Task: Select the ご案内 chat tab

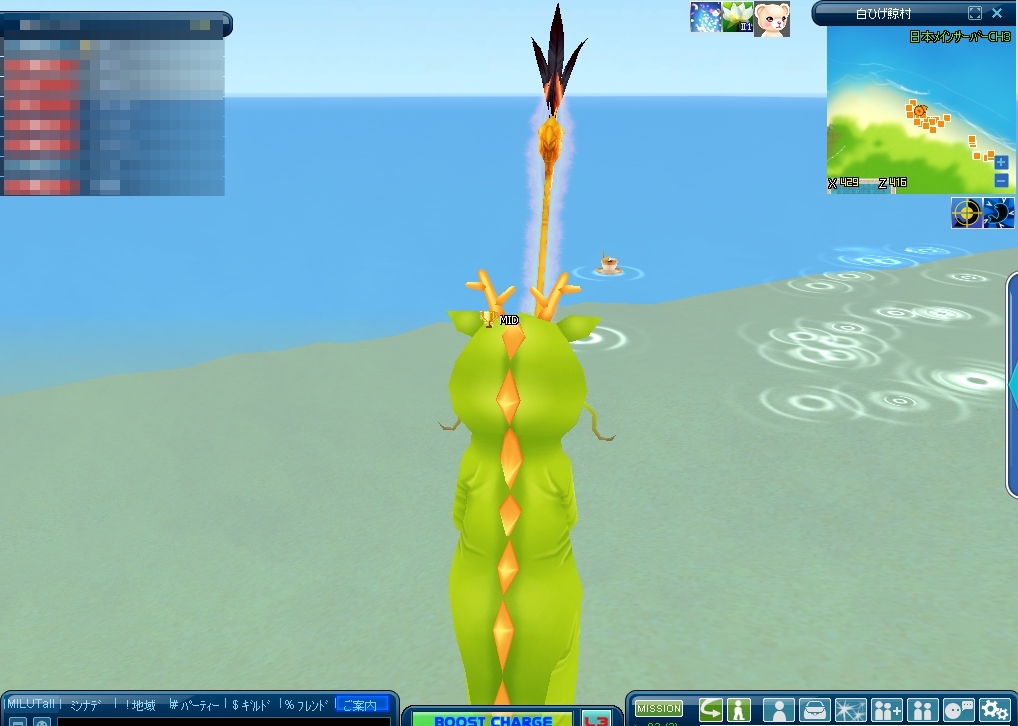Action: [361, 705]
